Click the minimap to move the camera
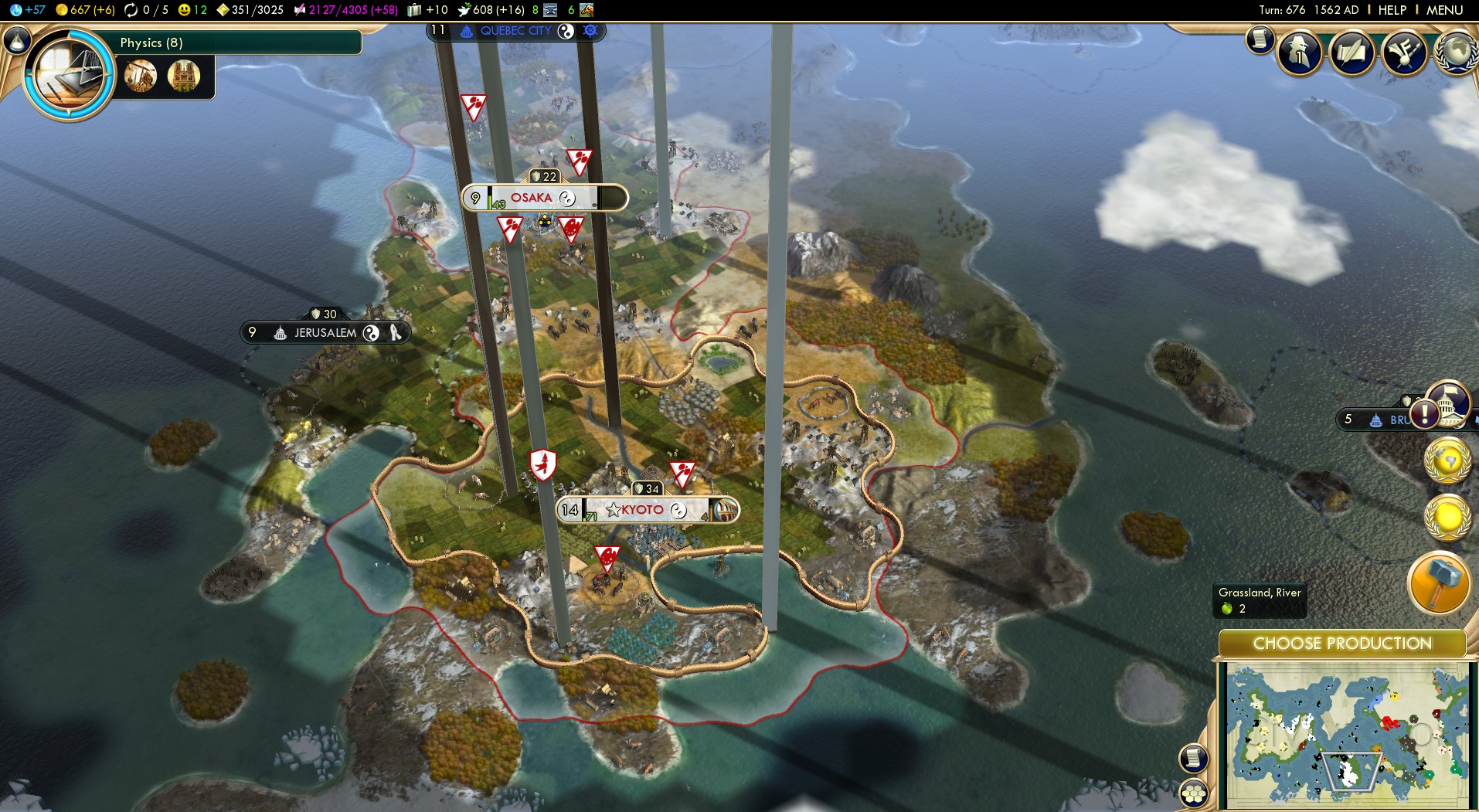Viewport: 1479px width, 812px height. [1346, 734]
